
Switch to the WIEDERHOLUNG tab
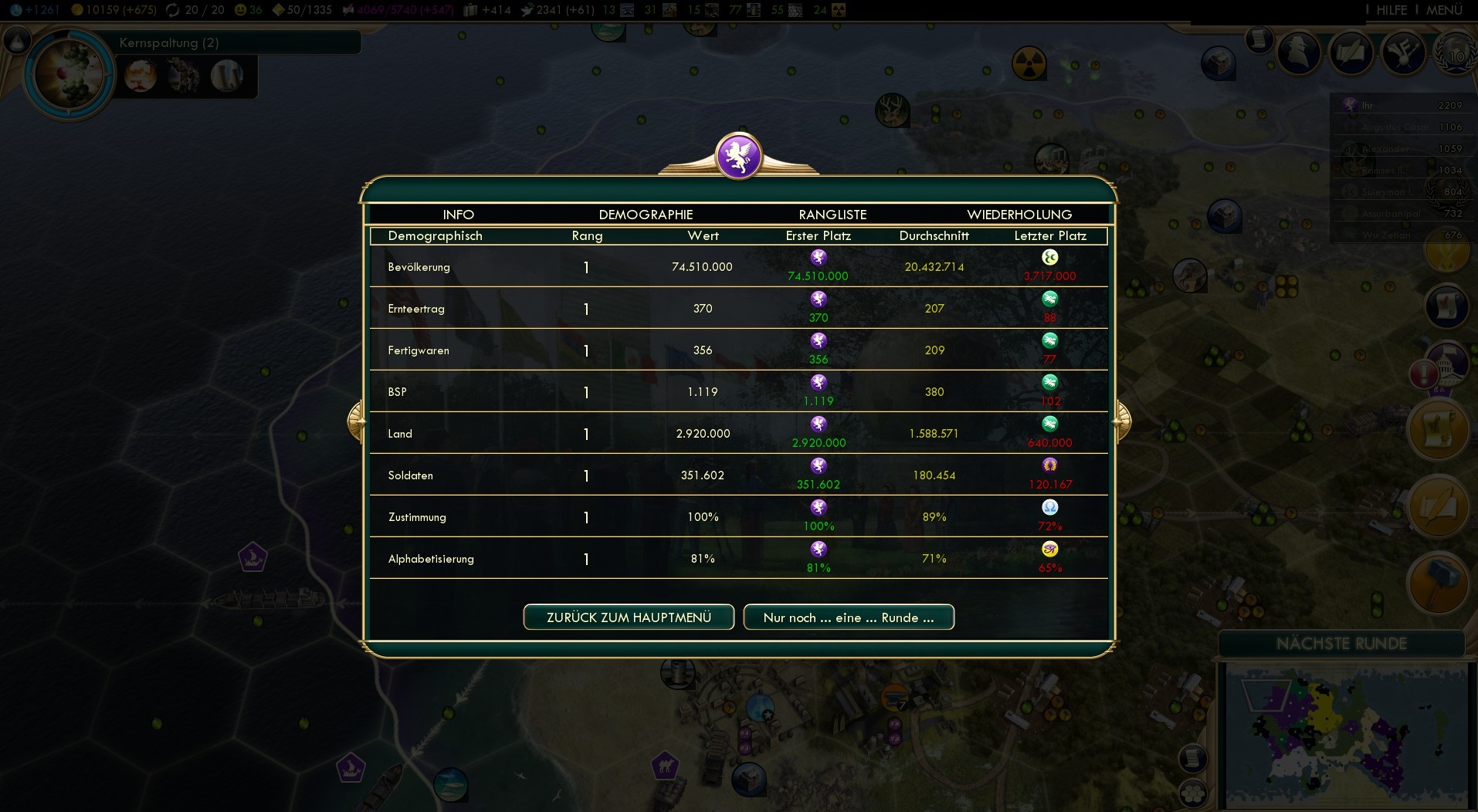click(x=1019, y=215)
